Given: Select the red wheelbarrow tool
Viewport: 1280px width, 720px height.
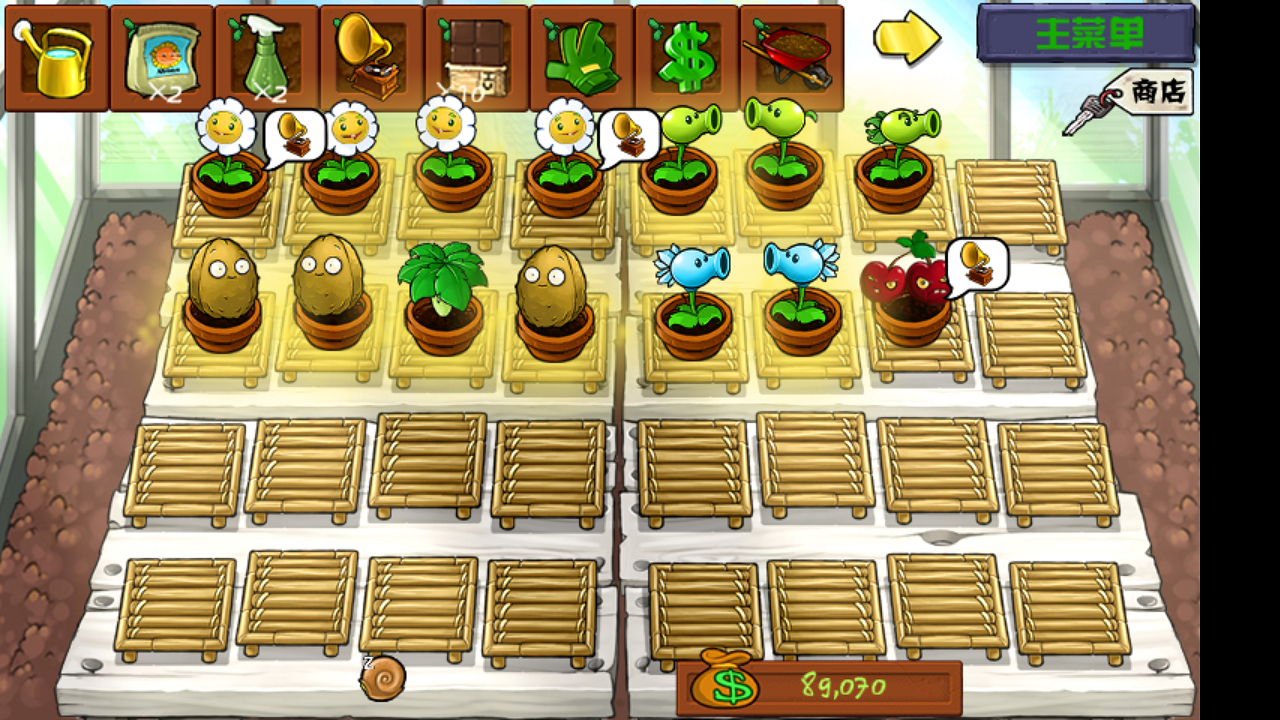Looking at the screenshot, I should click(x=792, y=57).
